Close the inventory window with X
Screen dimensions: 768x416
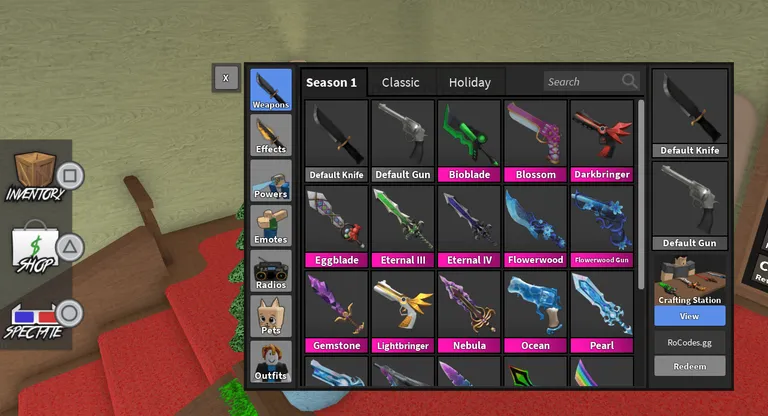tap(226, 77)
